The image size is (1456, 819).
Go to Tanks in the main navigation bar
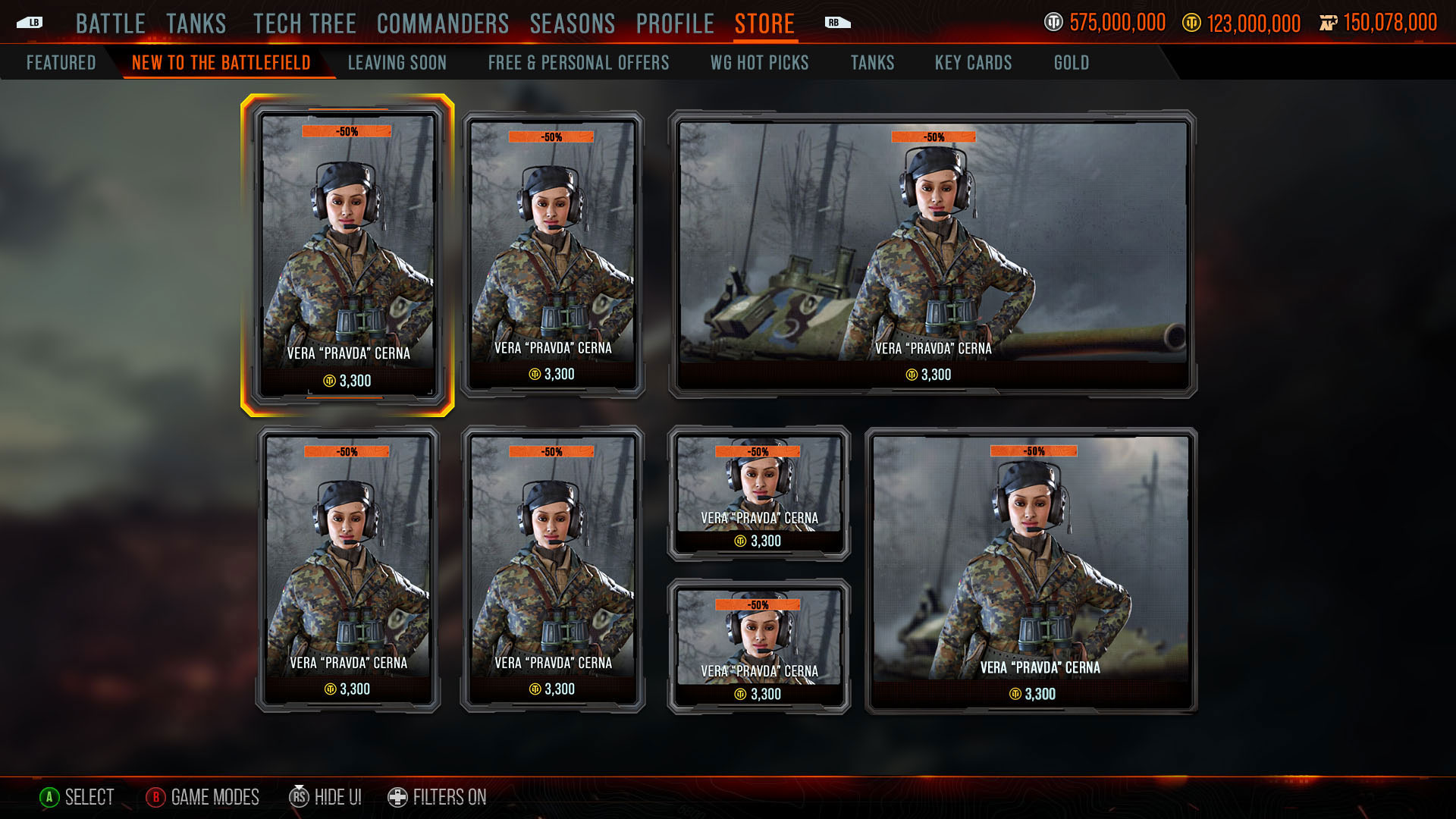coord(196,24)
